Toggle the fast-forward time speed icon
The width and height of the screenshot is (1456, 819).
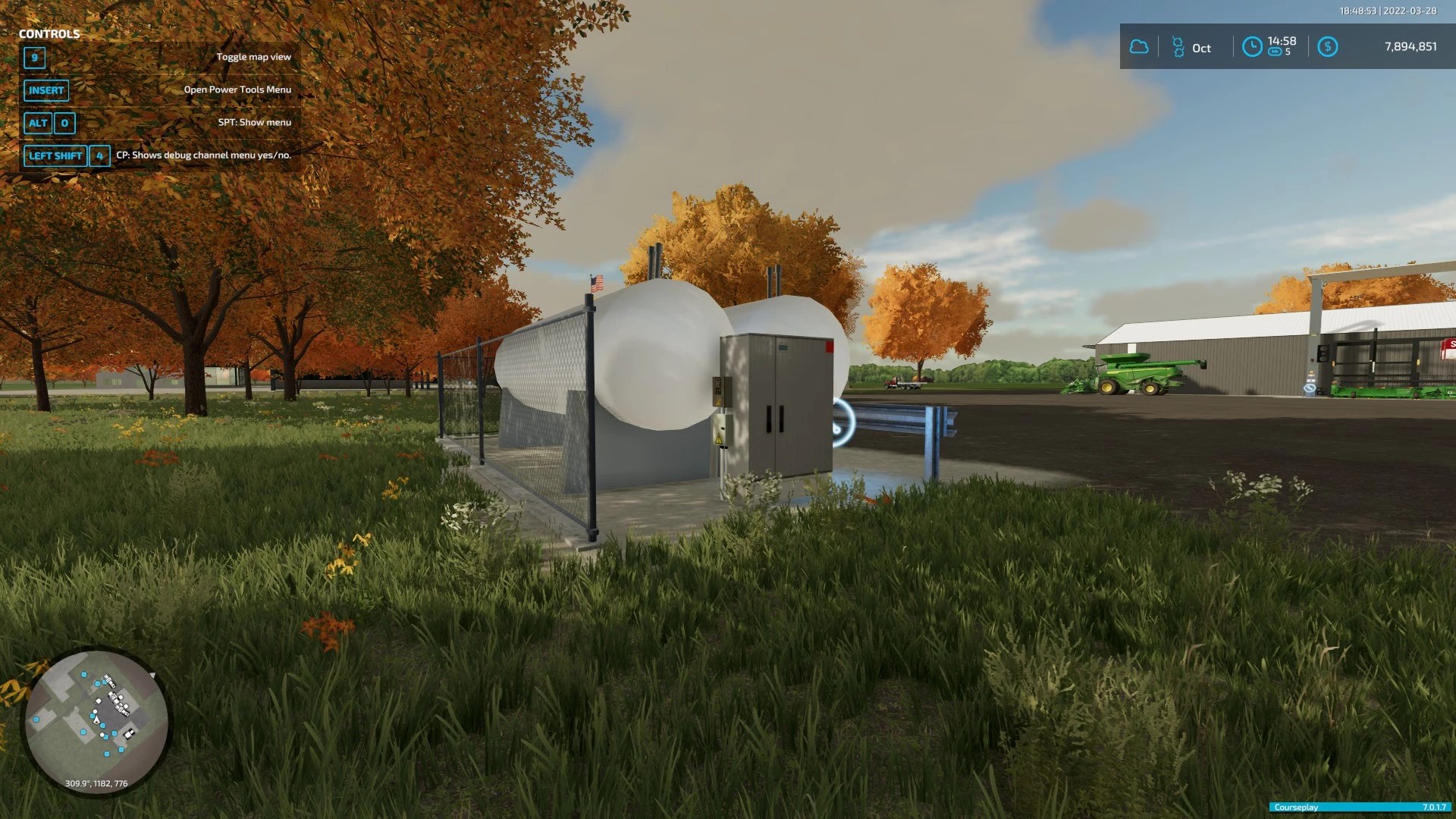click(1273, 53)
